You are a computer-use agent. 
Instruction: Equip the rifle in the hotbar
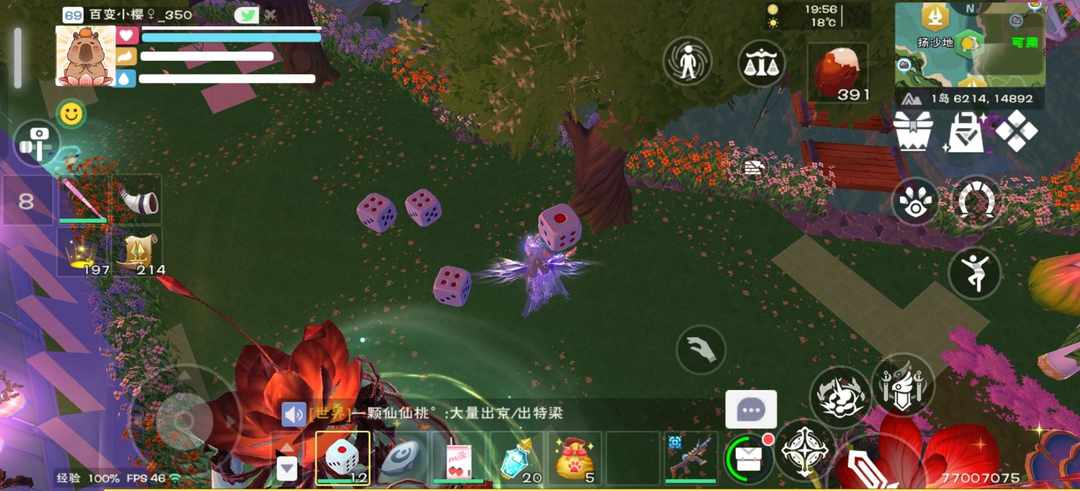coord(689,459)
